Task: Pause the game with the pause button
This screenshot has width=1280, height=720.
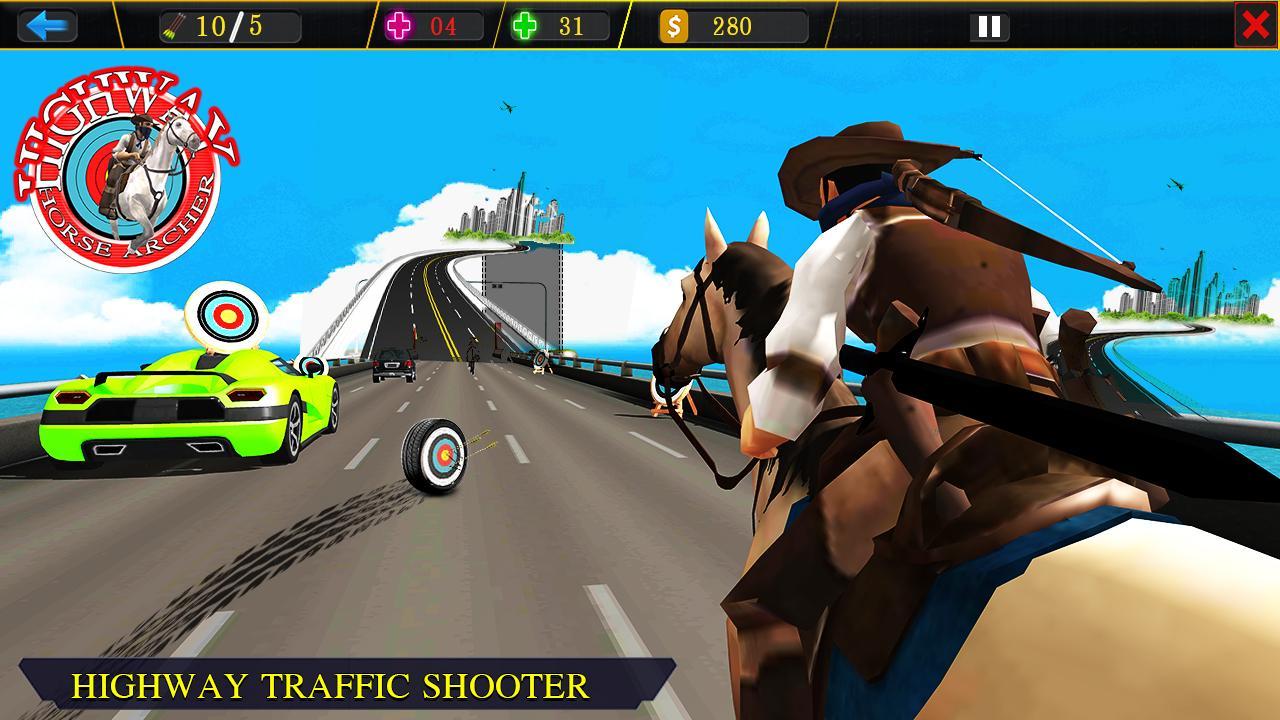Action: [988, 25]
